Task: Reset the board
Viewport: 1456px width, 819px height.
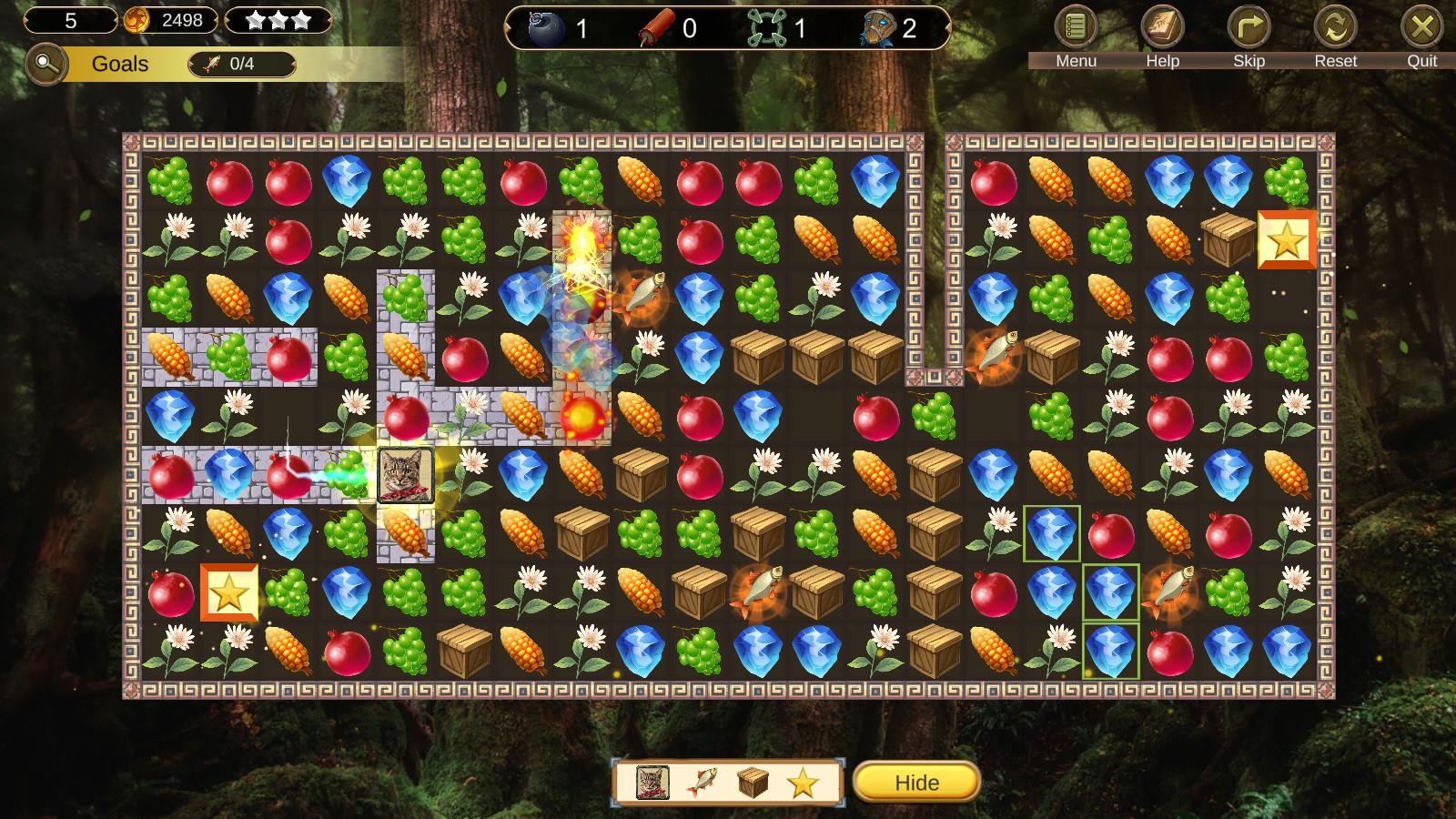Action: 1335,28
